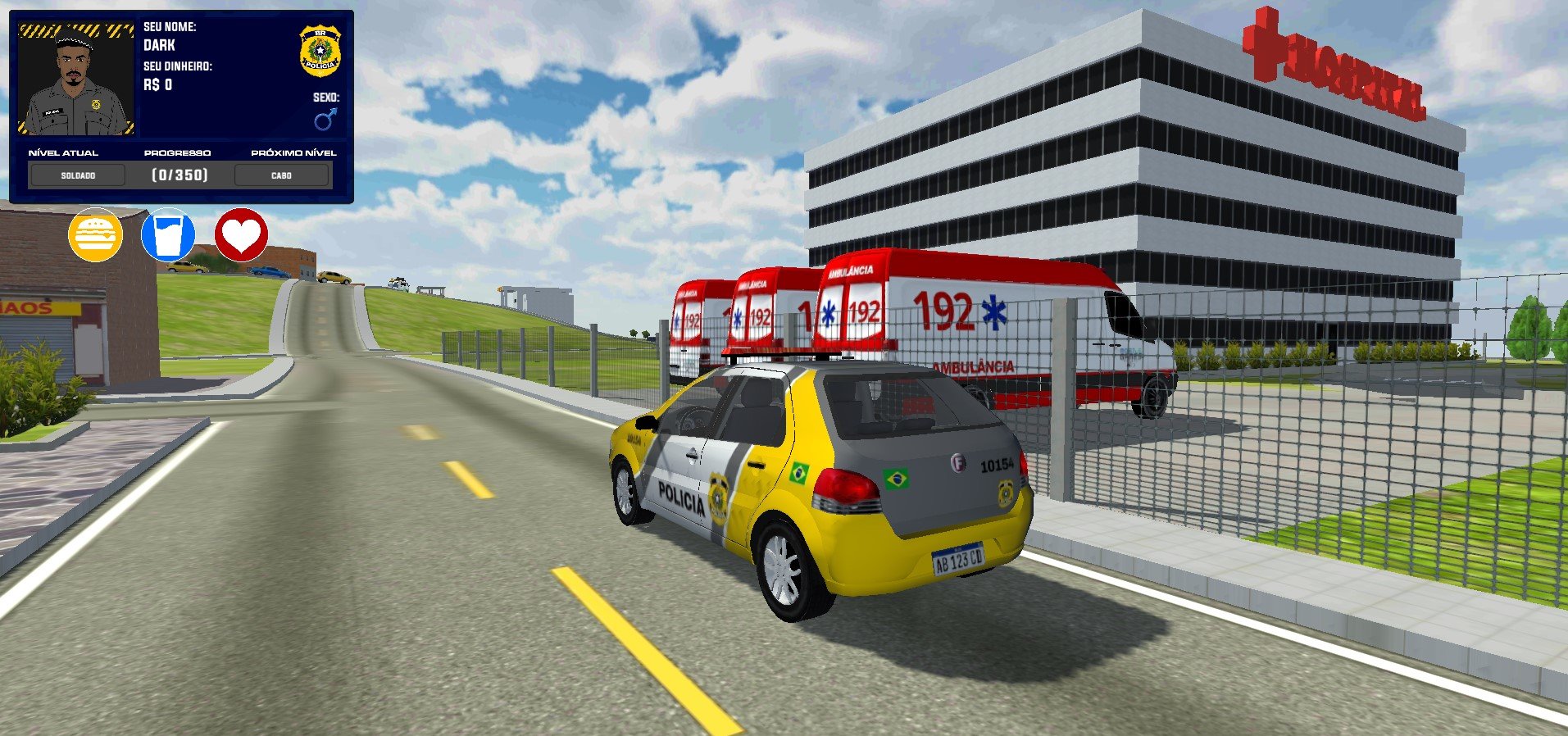Choose the Cabo next rank box

pos(281,175)
